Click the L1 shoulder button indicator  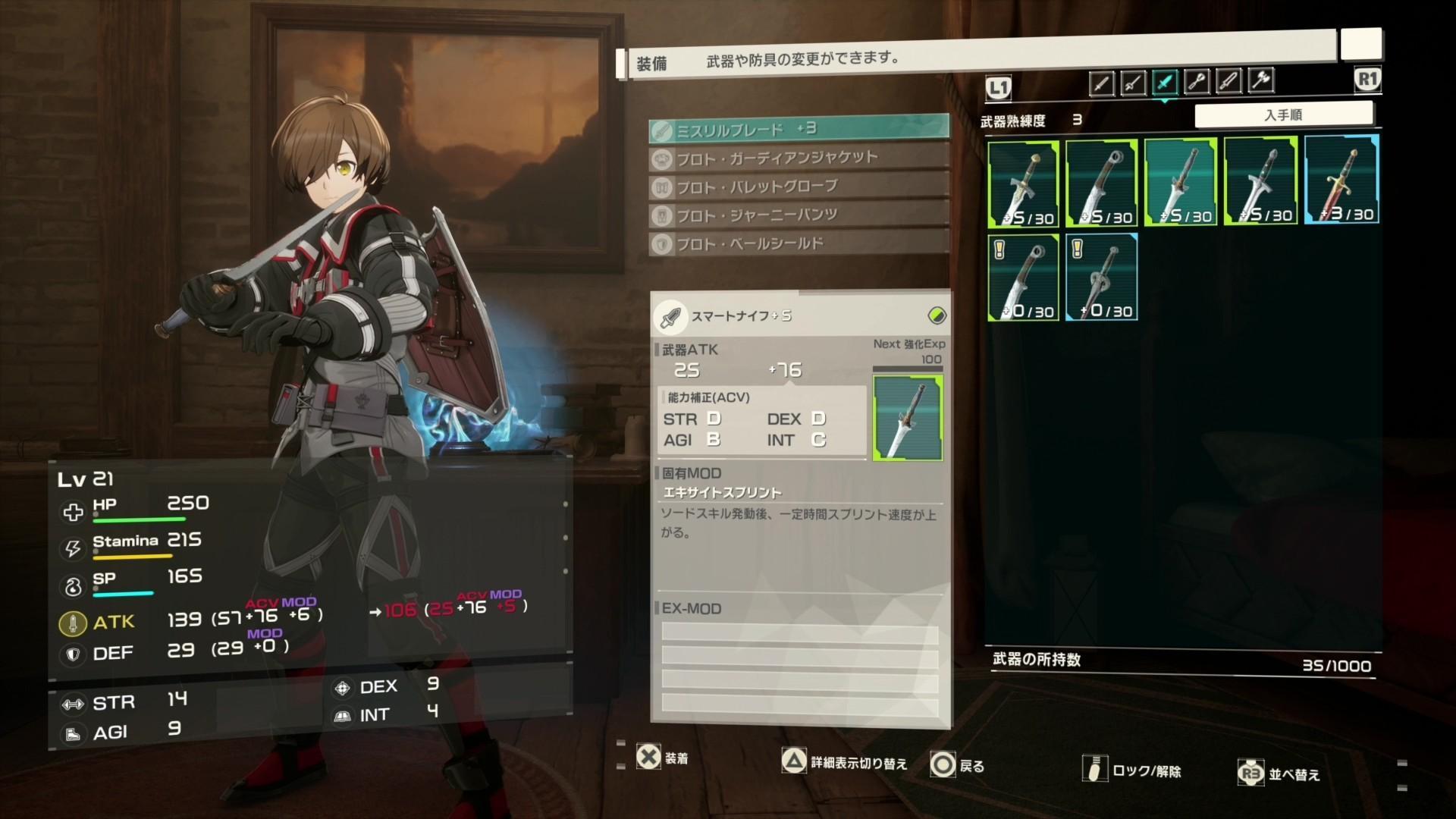999,87
